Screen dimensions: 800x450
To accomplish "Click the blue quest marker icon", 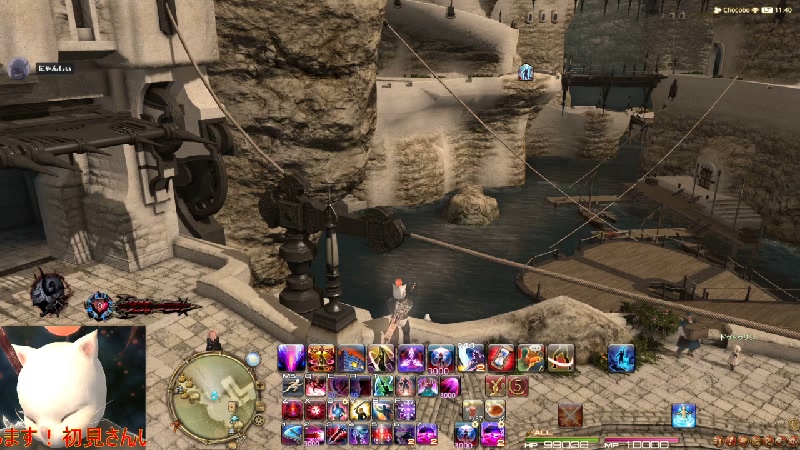I will [x=526, y=71].
